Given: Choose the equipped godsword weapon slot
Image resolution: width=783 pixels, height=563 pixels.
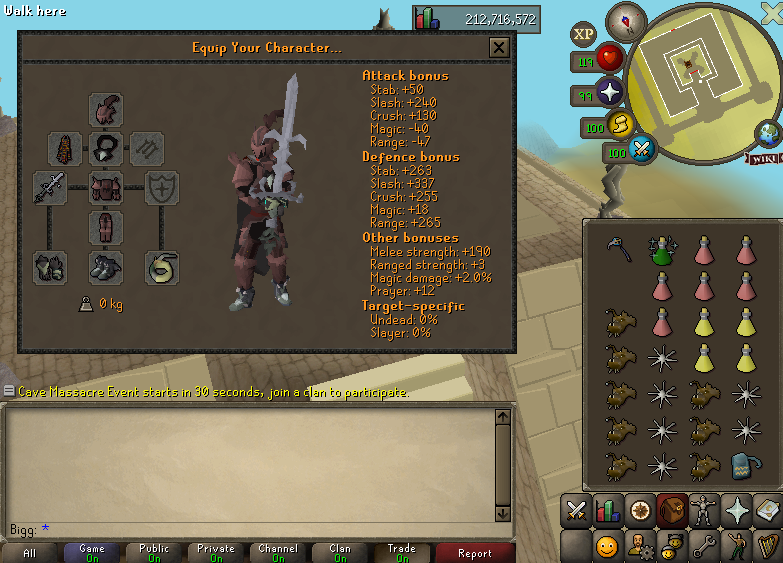Looking at the screenshot, I should tap(49, 187).
